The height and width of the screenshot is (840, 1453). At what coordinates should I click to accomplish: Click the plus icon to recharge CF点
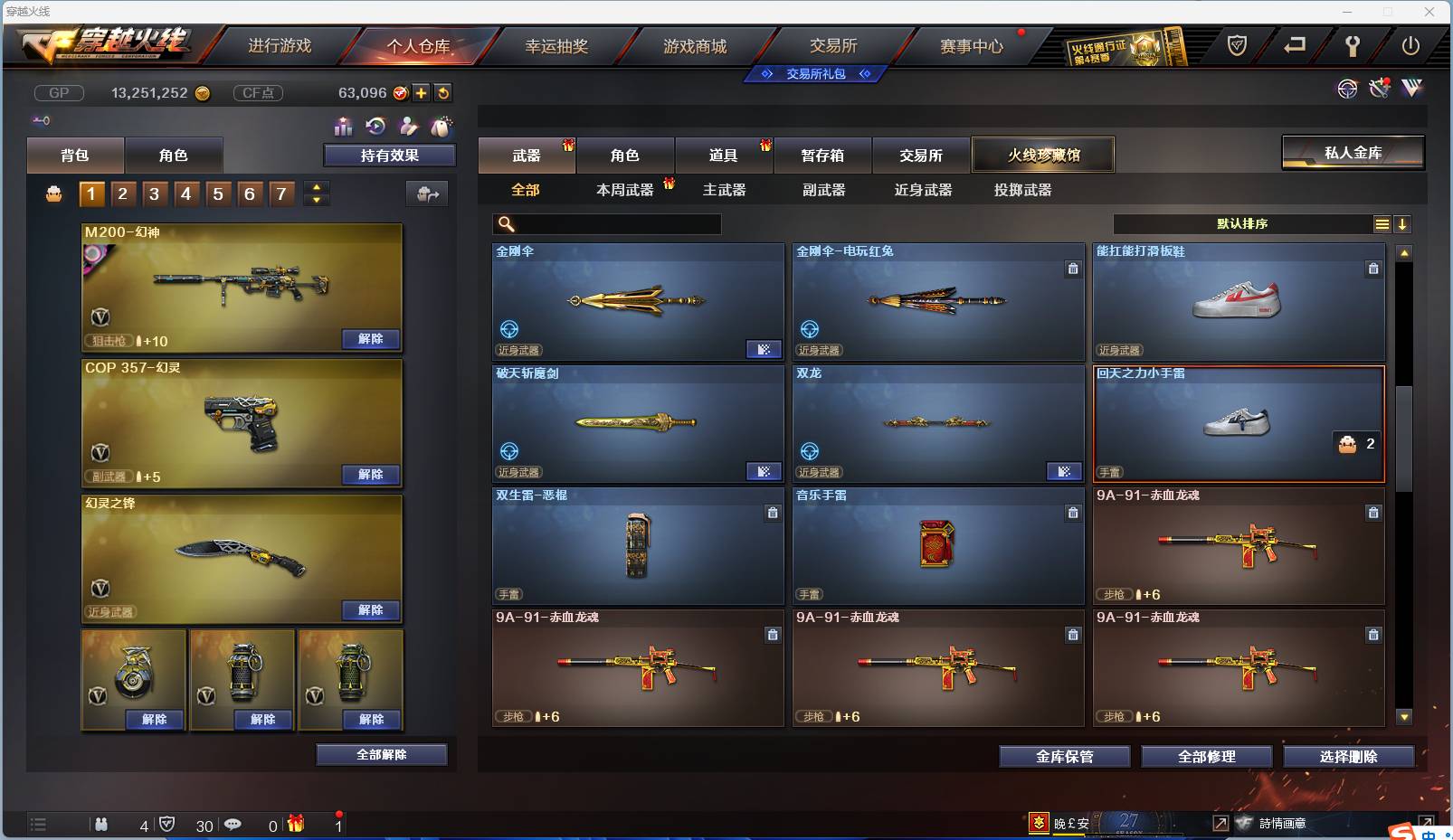click(x=421, y=92)
